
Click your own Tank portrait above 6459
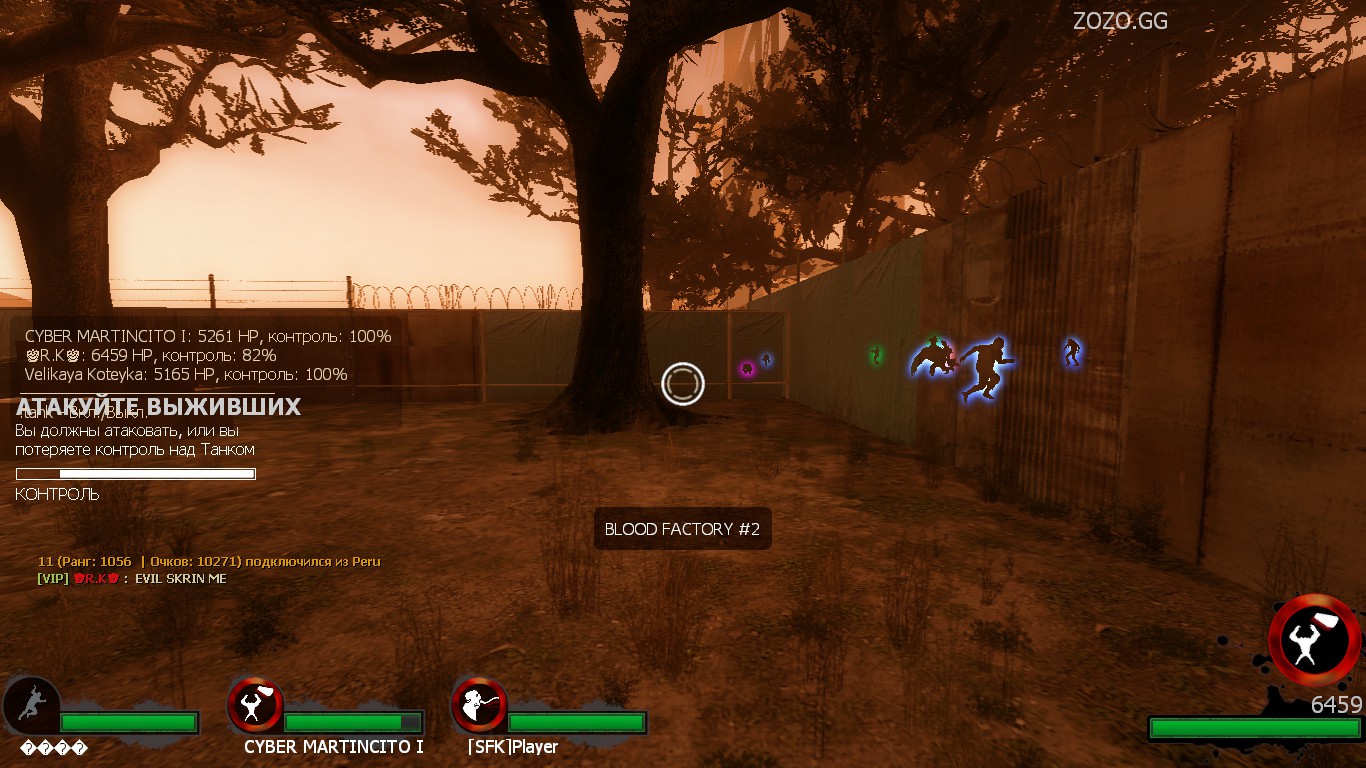(1314, 640)
